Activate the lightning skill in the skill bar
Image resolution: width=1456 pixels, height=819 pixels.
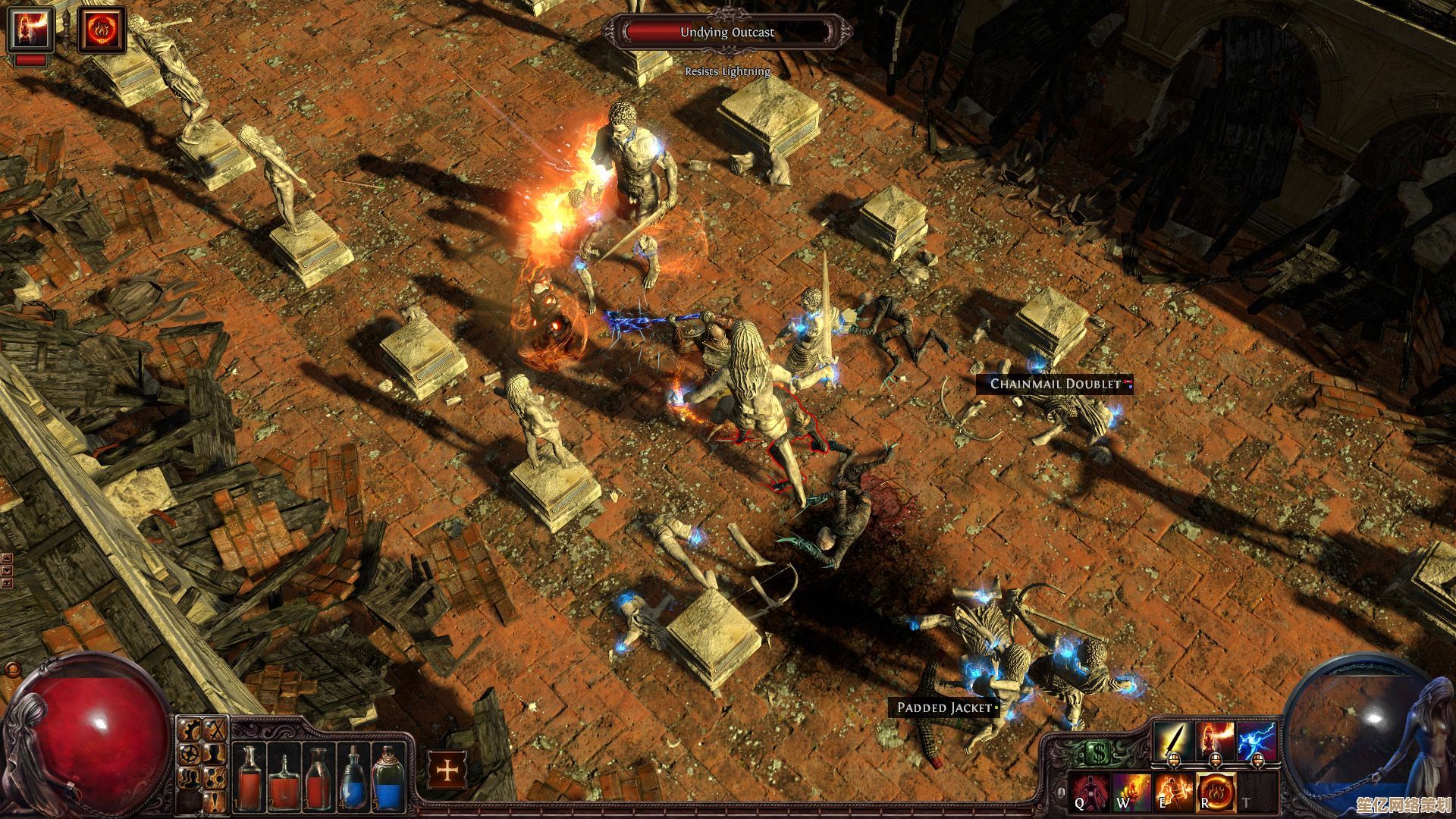click(x=1257, y=739)
